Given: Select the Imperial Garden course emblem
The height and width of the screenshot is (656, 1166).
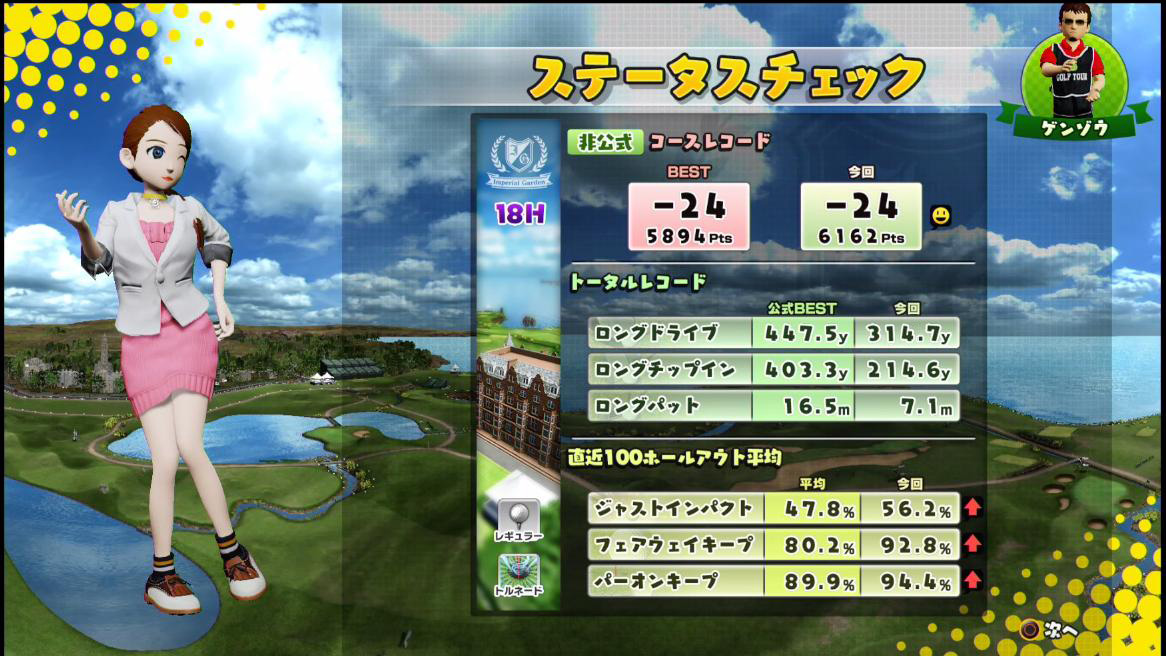Looking at the screenshot, I should (x=518, y=160).
